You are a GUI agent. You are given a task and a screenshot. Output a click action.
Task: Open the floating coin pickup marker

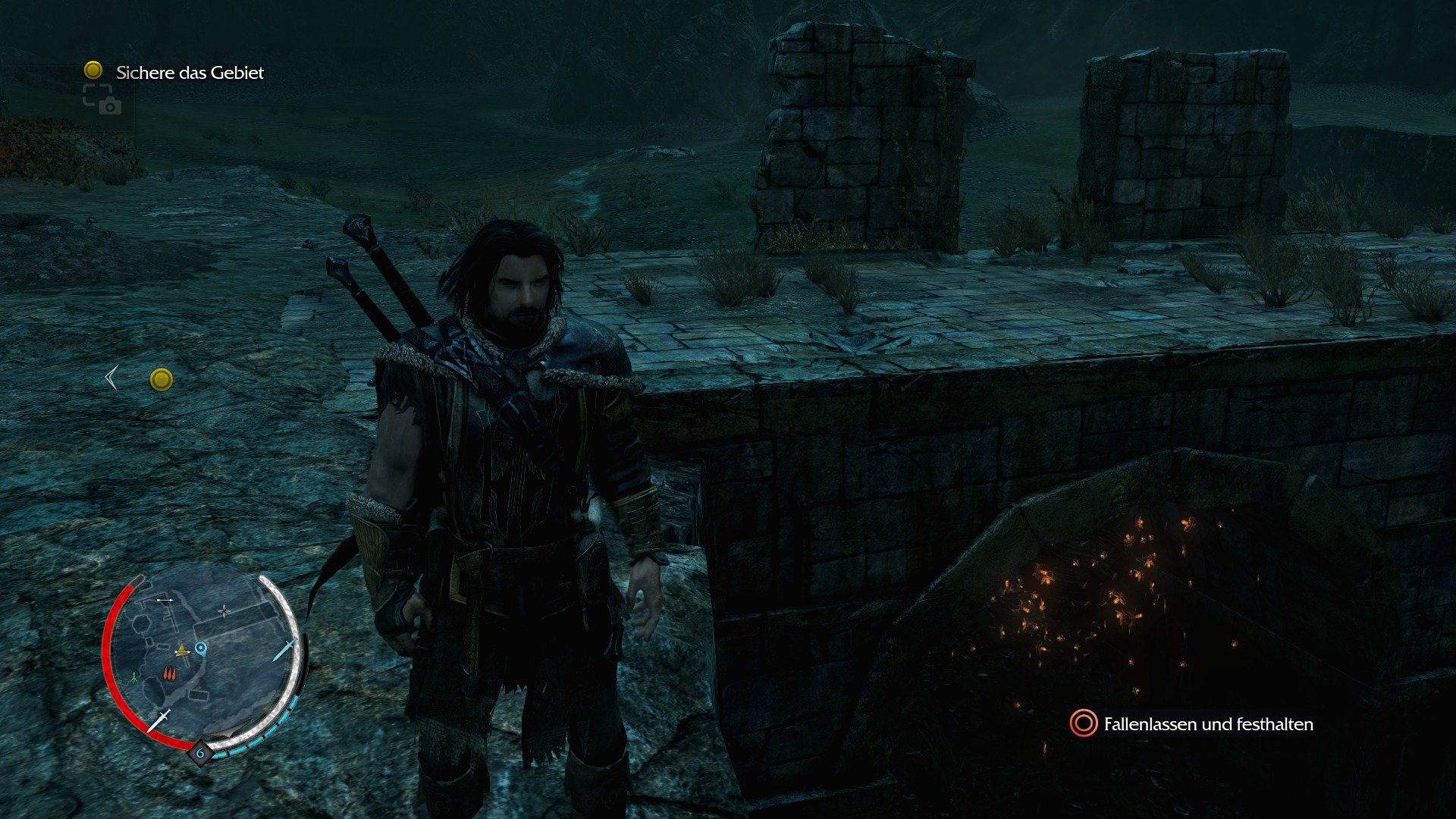pyautogui.click(x=160, y=379)
